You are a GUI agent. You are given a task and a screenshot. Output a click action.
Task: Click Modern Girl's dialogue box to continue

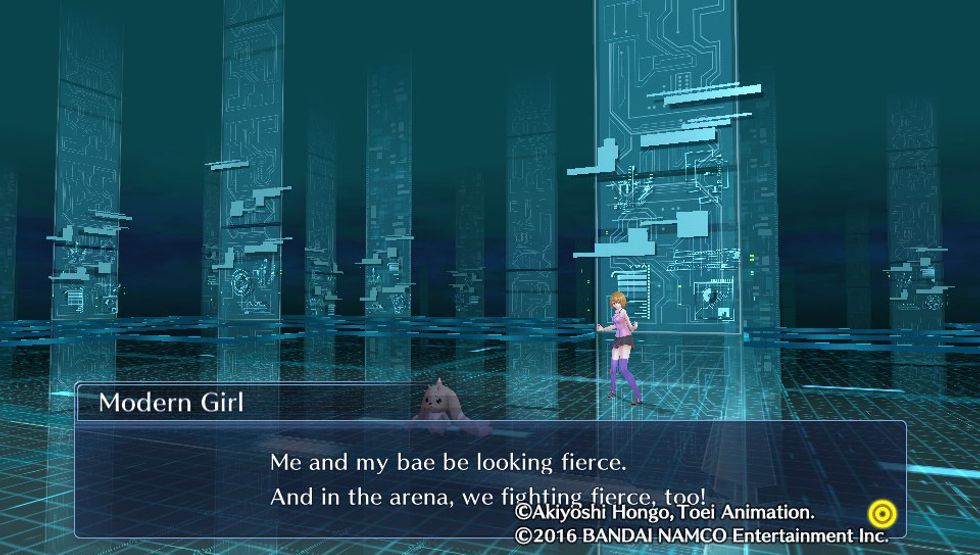tap(489, 478)
